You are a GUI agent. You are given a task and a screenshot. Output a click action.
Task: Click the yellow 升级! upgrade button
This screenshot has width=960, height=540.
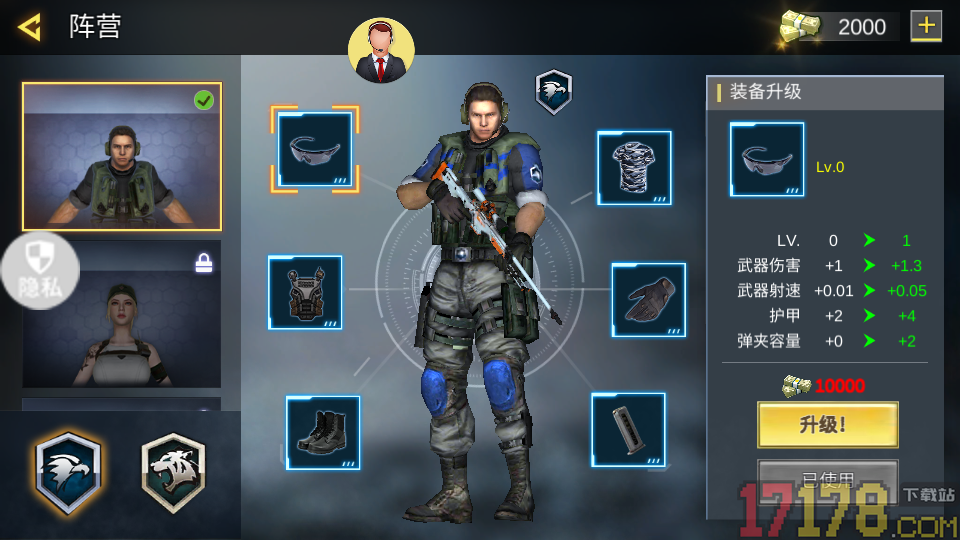(827, 424)
